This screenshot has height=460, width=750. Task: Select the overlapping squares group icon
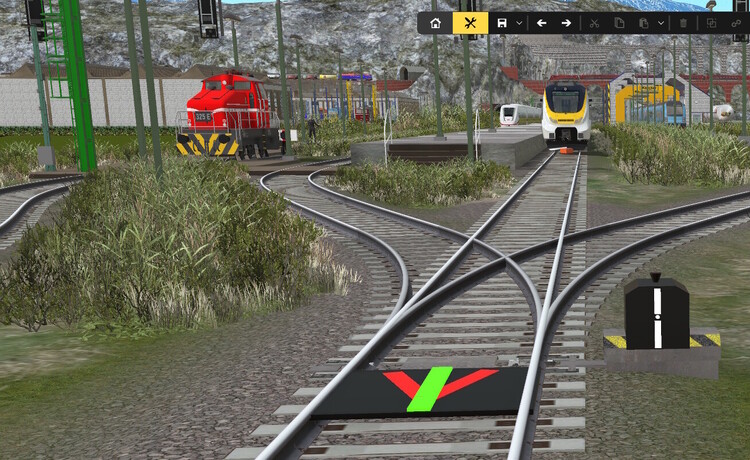coord(711,23)
